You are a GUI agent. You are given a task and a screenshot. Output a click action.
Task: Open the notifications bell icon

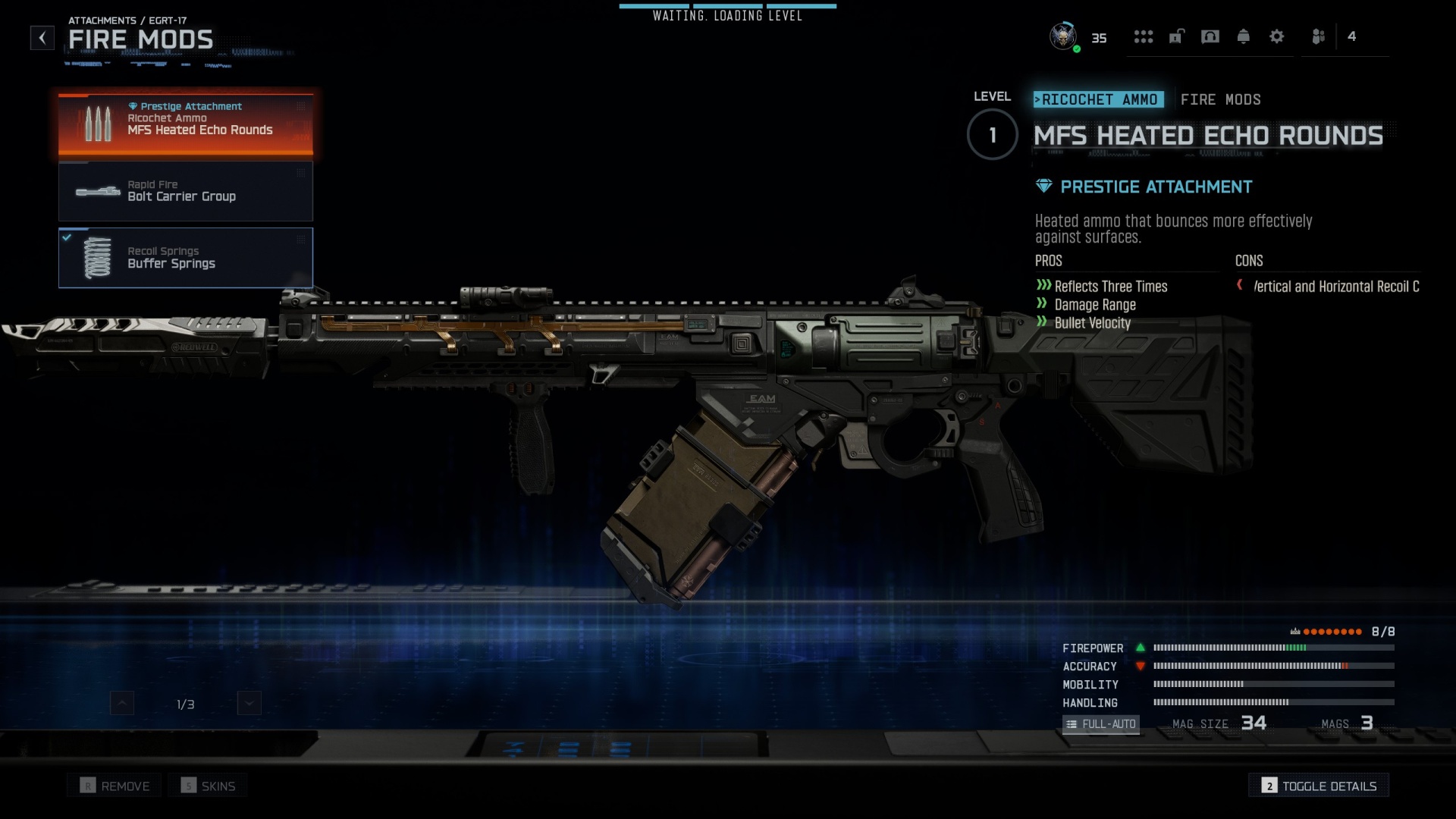[x=1244, y=36]
